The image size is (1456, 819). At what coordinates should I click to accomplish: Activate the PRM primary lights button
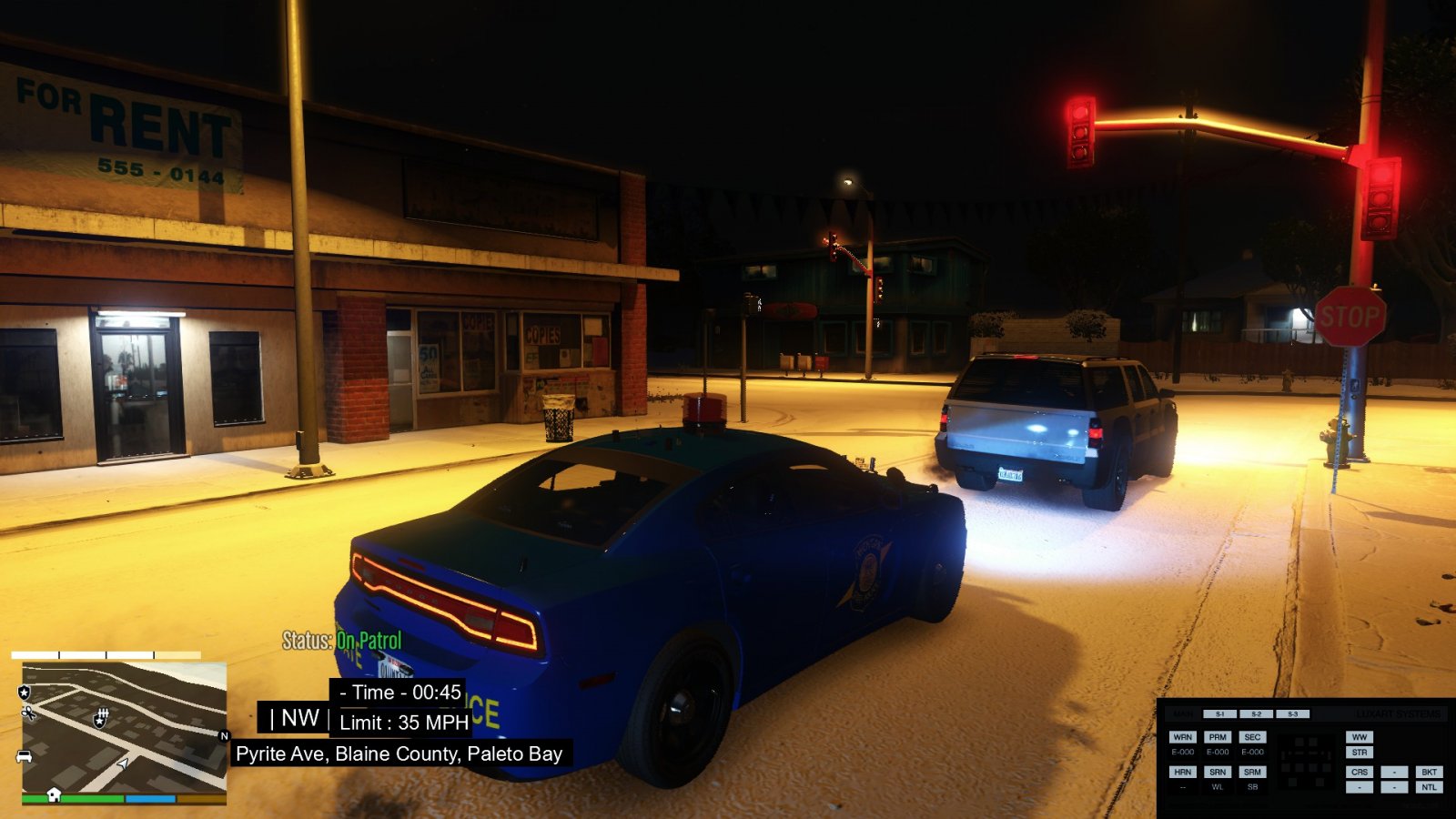click(x=1218, y=737)
